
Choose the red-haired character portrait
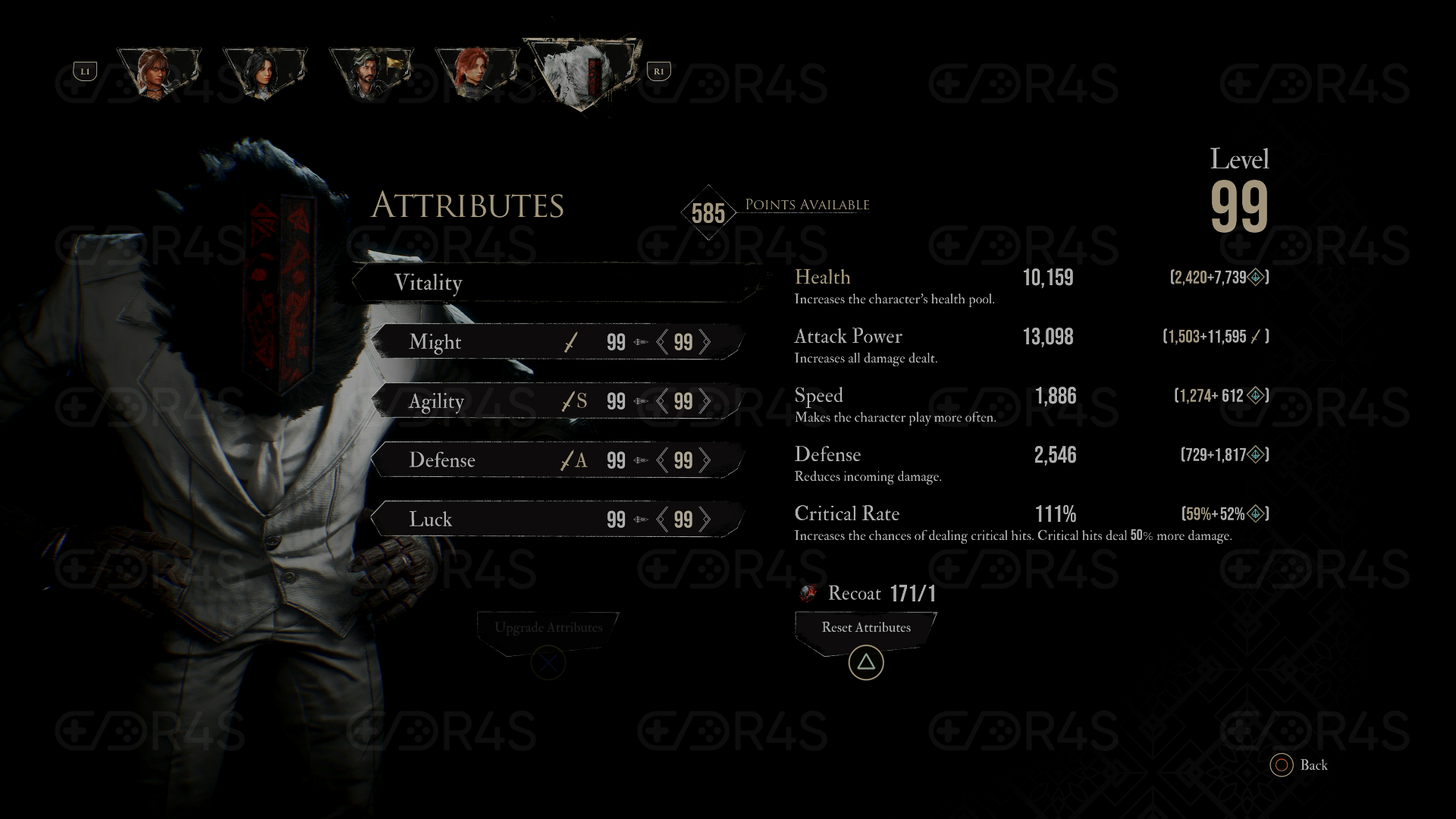click(477, 74)
